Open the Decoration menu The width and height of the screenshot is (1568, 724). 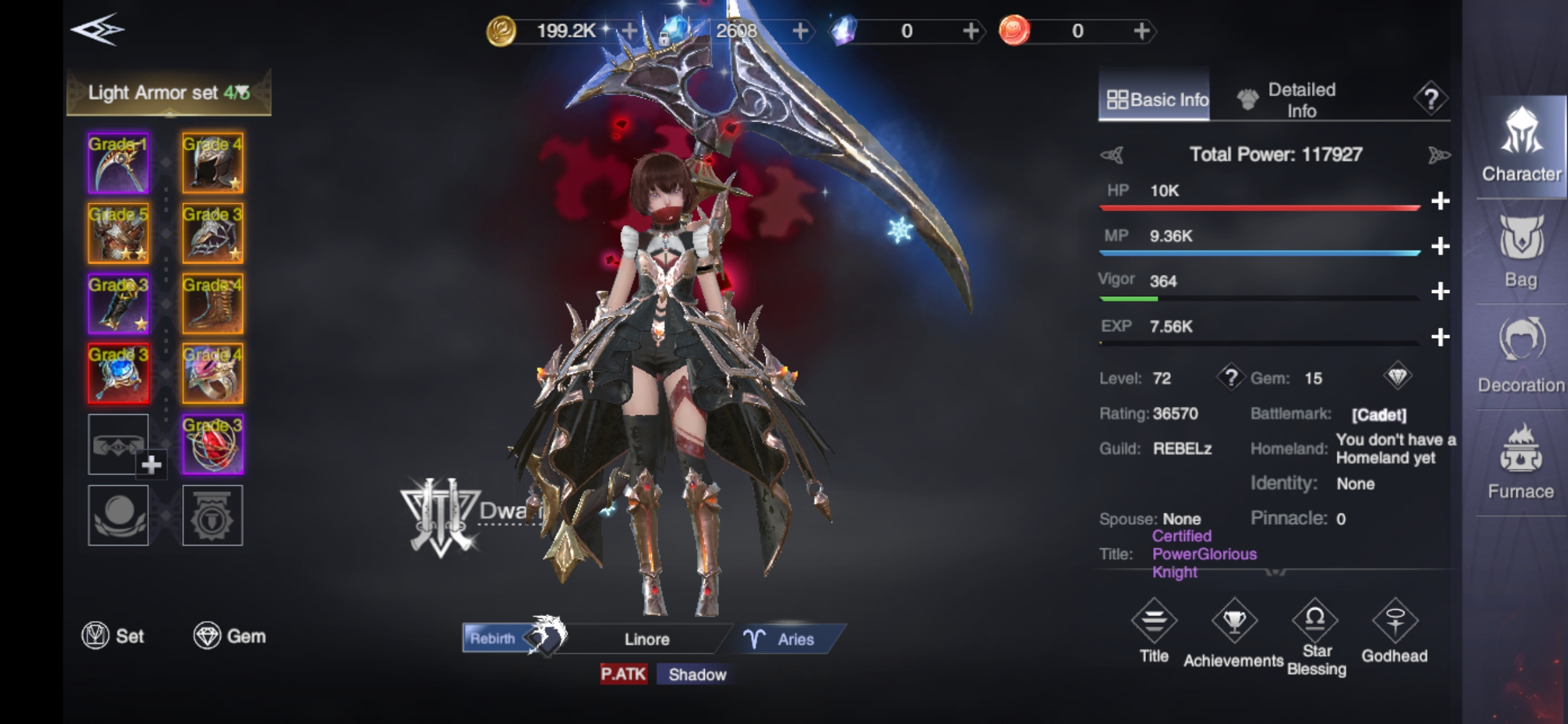click(1521, 357)
